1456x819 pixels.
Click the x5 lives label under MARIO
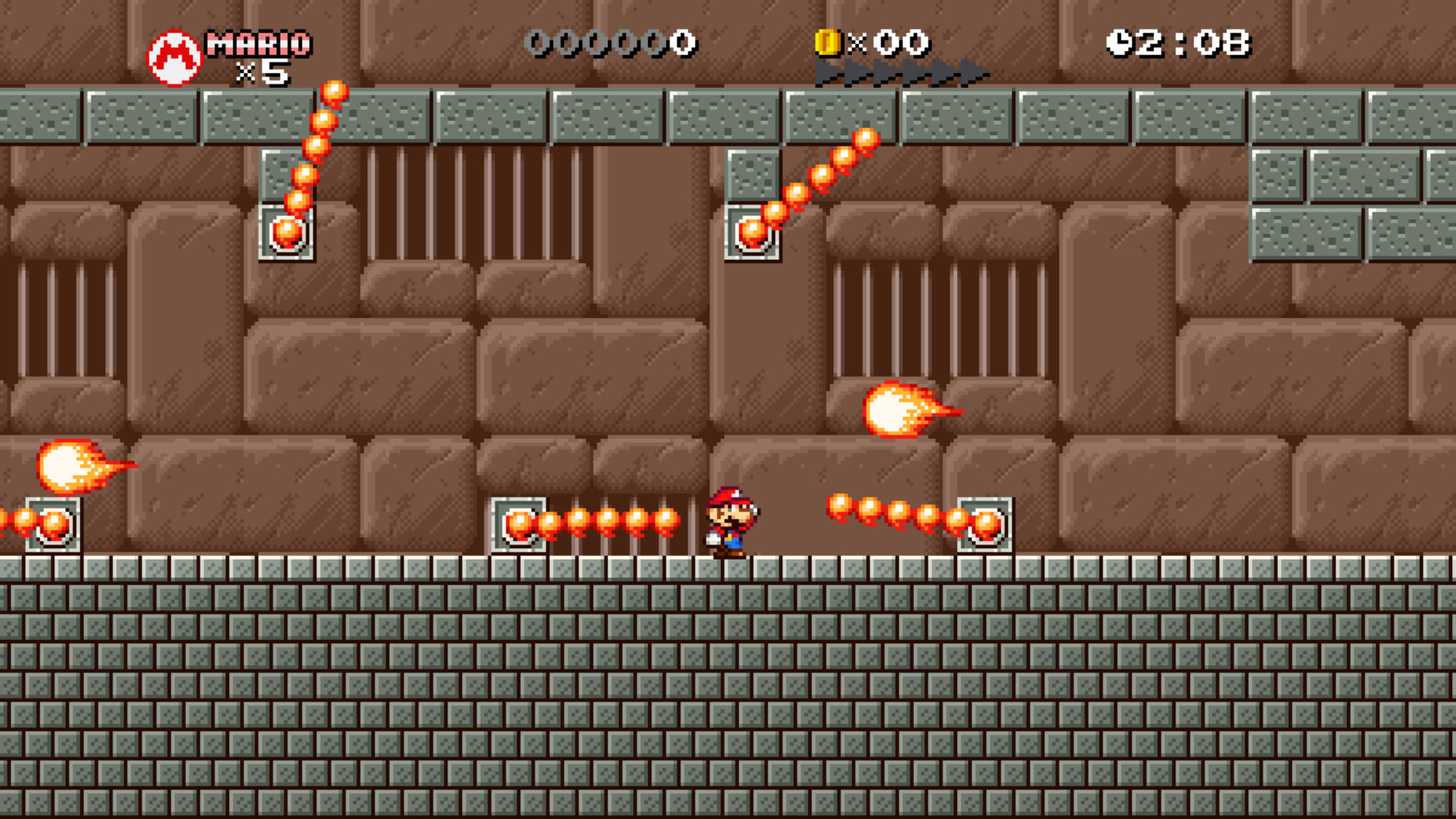pos(265,72)
